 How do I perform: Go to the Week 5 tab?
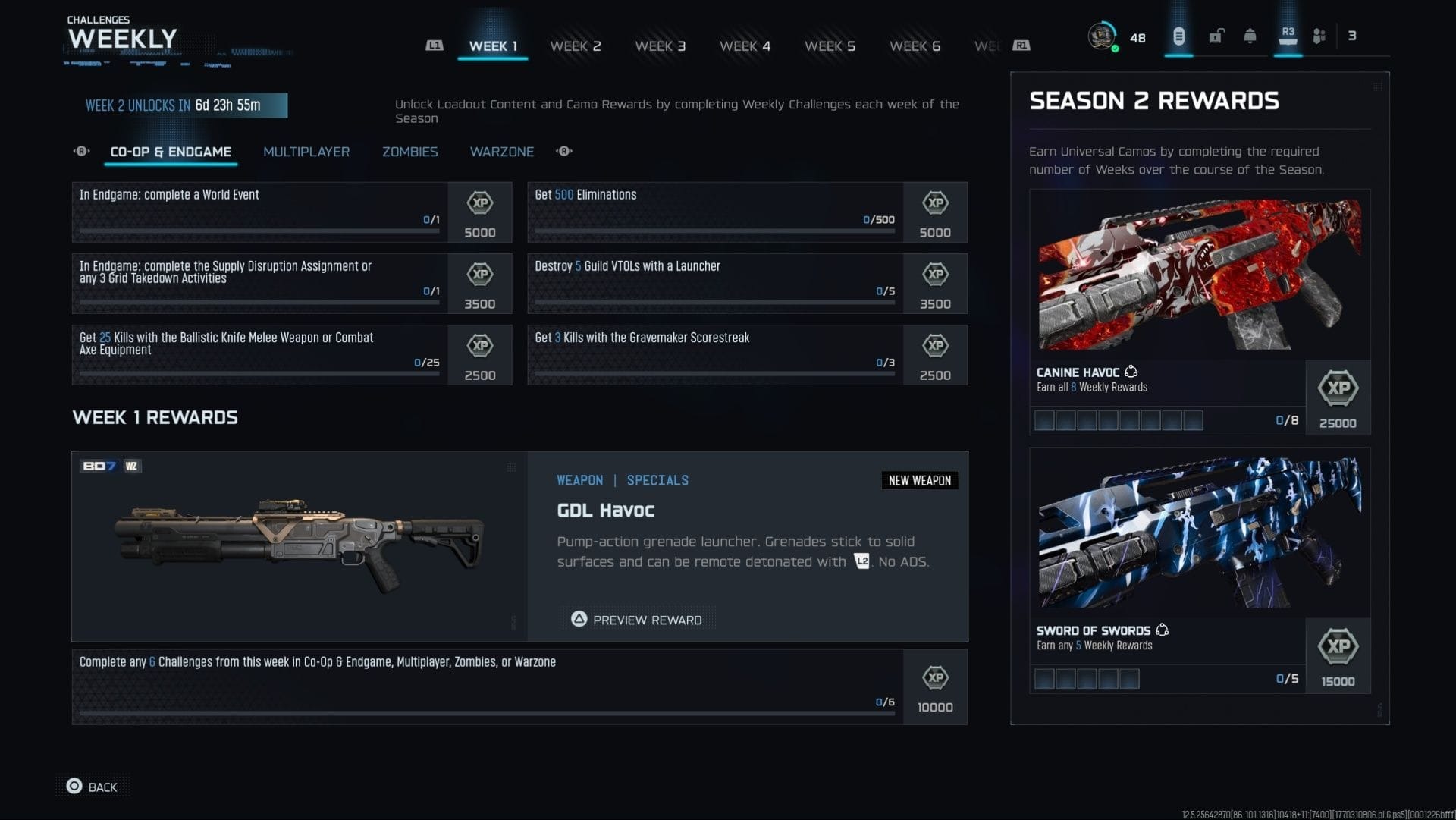pyautogui.click(x=830, y=46)
